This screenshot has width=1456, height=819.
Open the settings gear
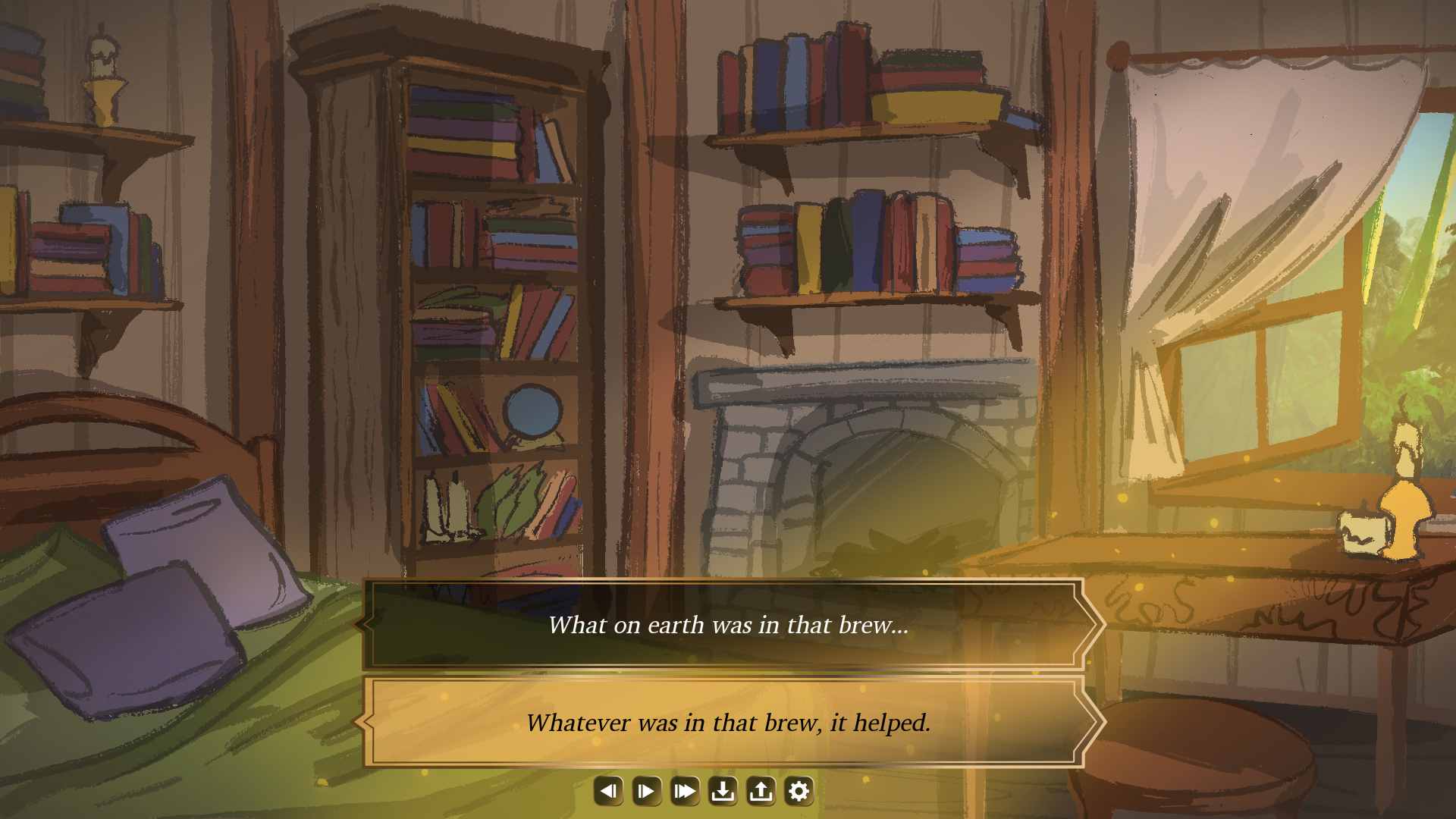(799, 790)
